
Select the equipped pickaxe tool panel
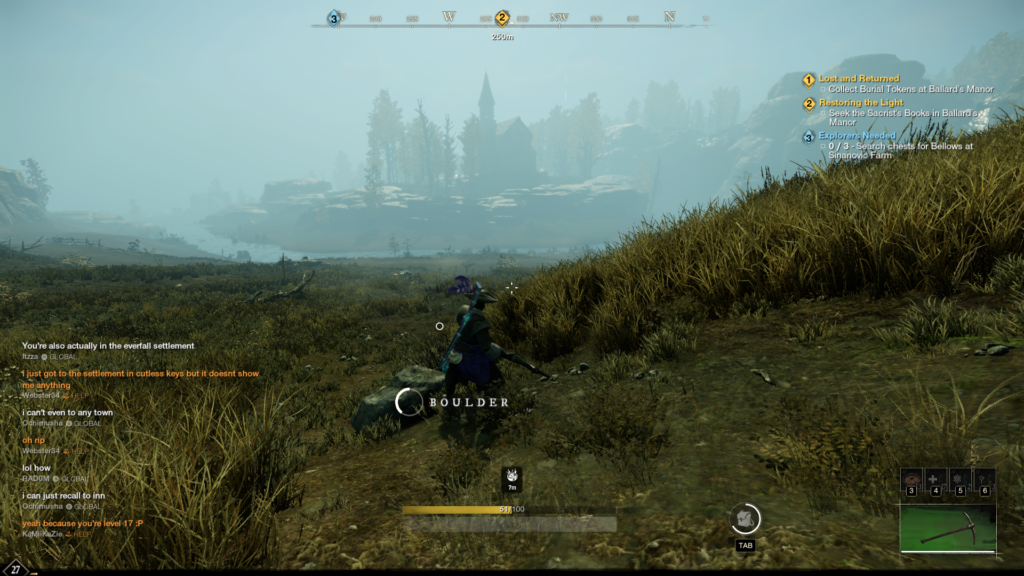[x=947, y=527]
